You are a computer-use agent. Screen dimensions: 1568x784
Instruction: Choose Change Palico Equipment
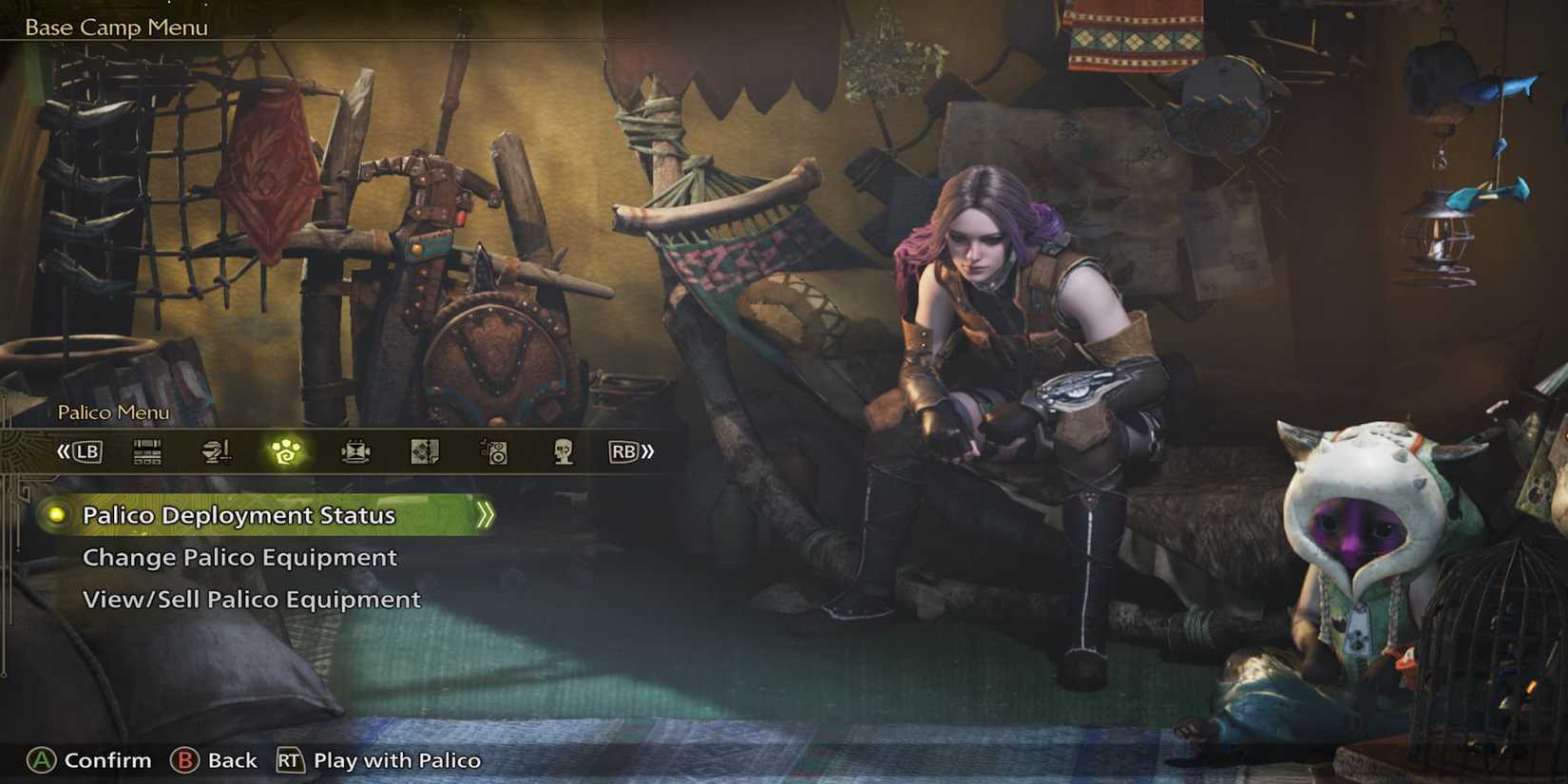point(239,558)
